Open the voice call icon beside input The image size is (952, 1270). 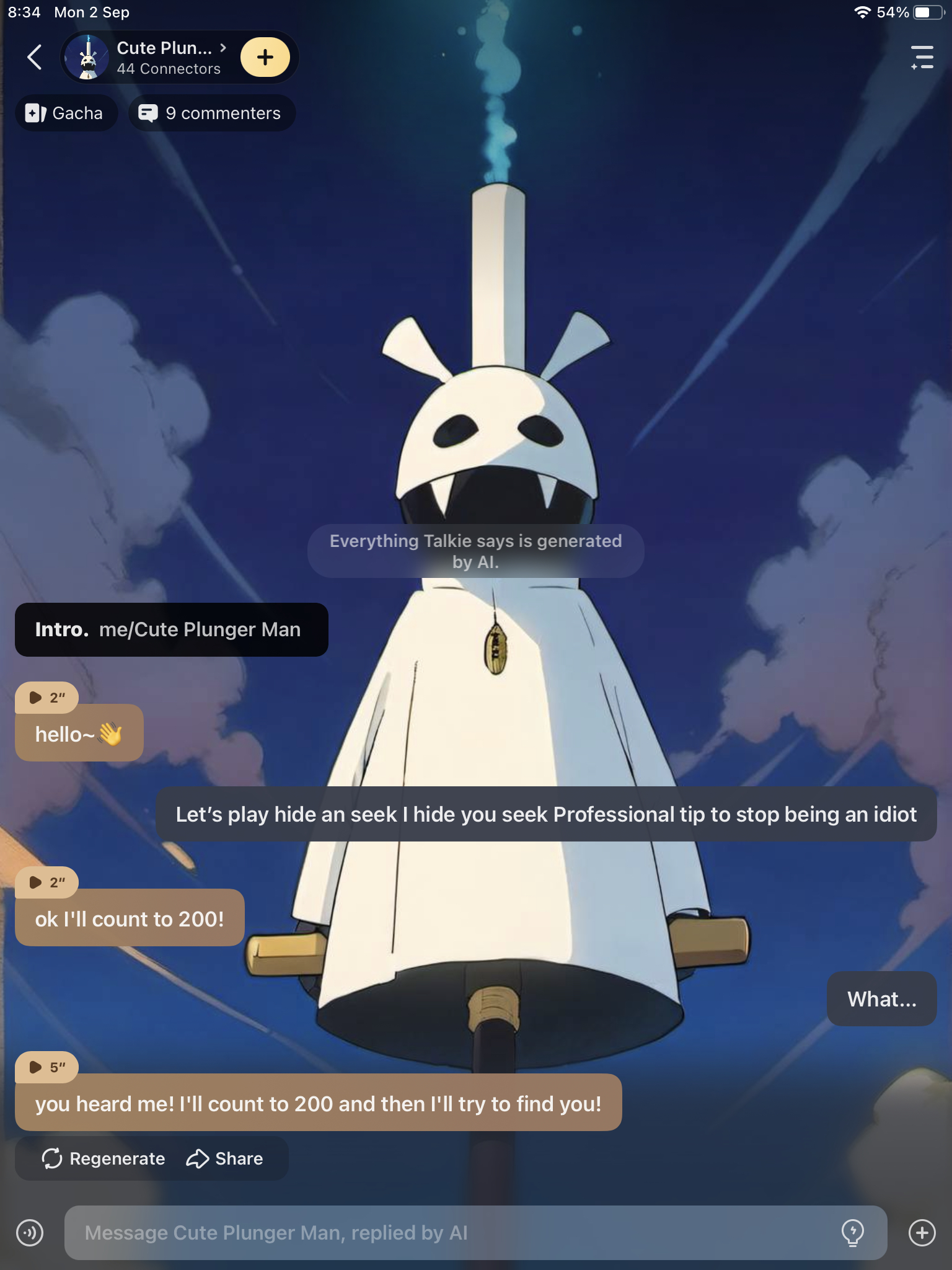(x=30, y=1233)
